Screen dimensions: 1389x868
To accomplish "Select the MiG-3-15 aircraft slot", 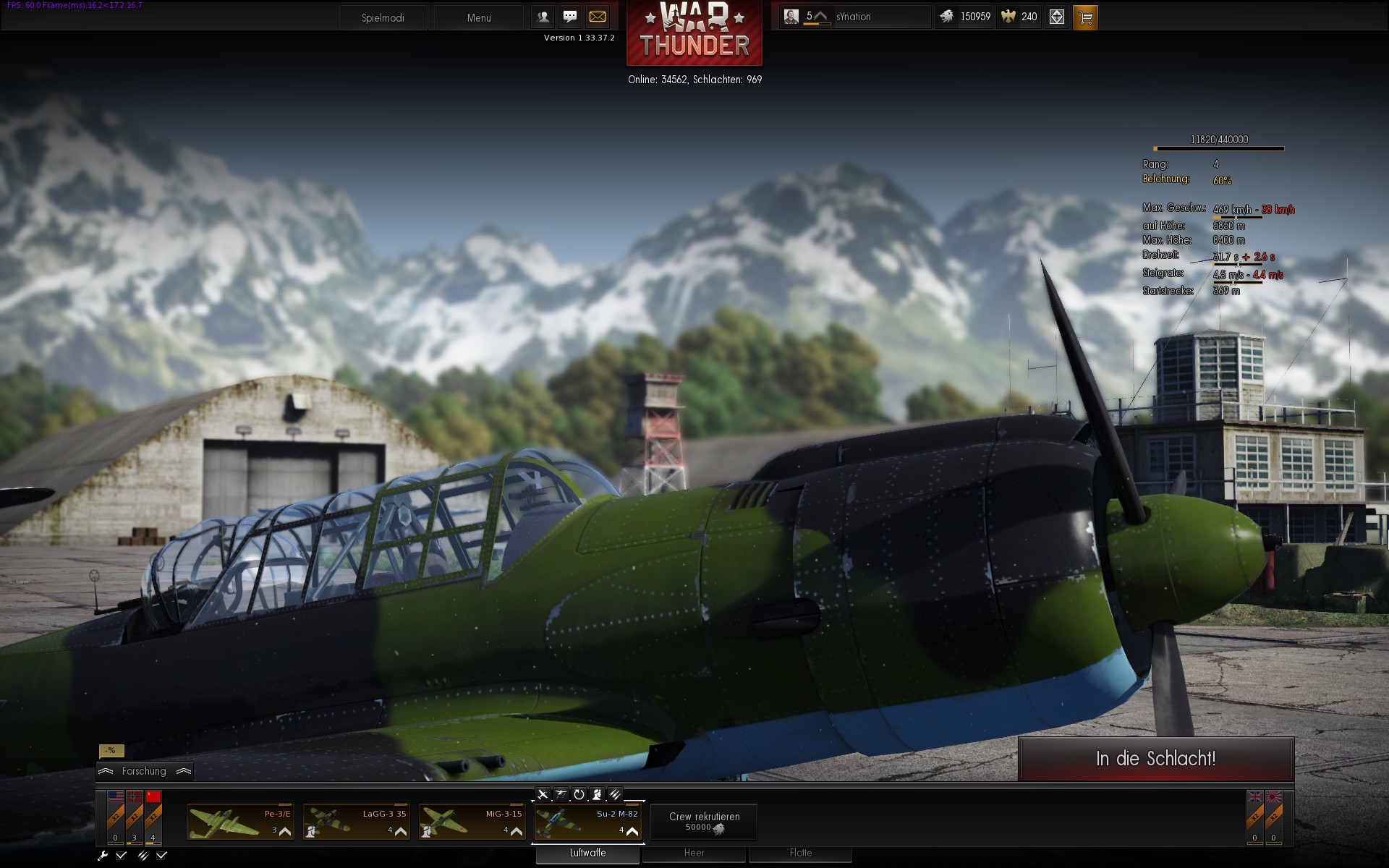I will [x=472, y=822].
